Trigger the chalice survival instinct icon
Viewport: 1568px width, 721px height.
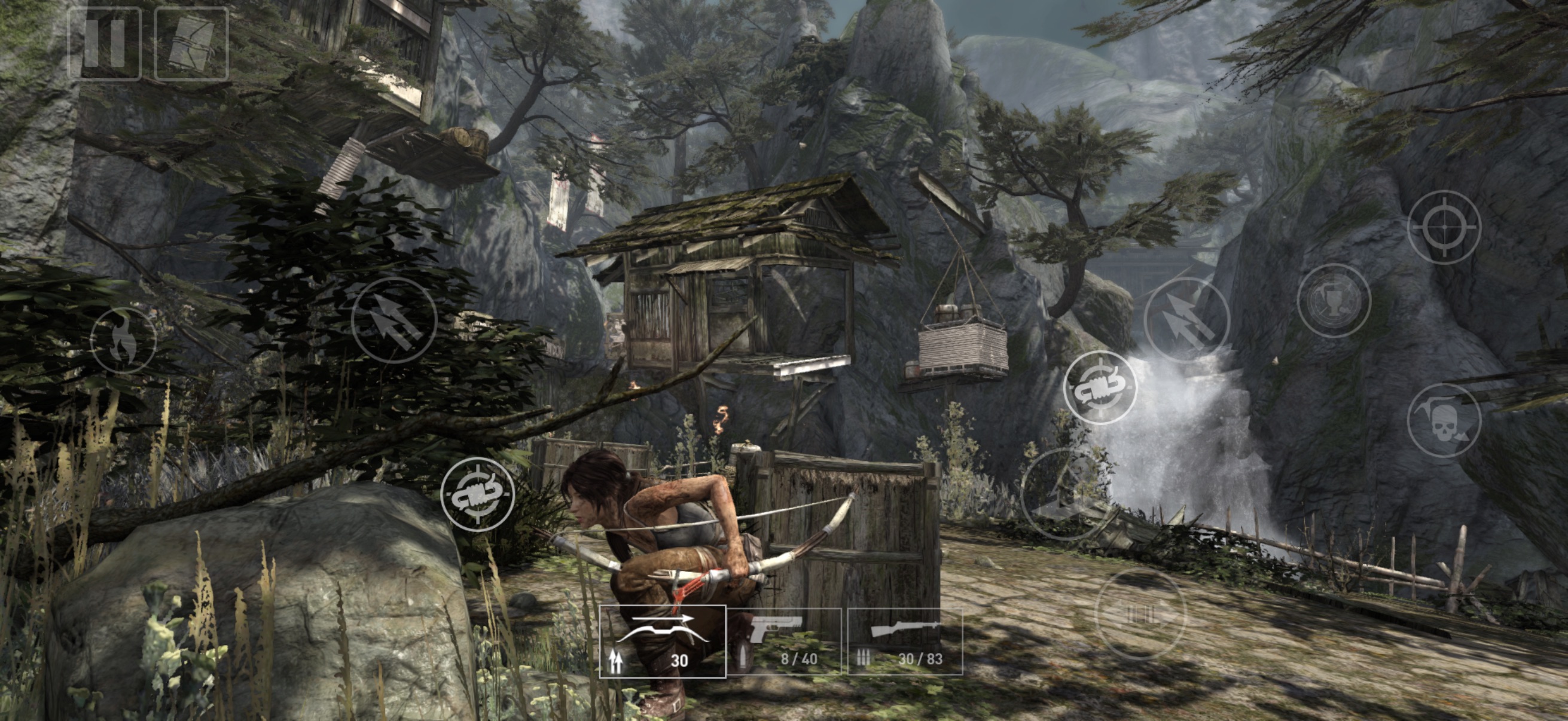point(1334,301)
